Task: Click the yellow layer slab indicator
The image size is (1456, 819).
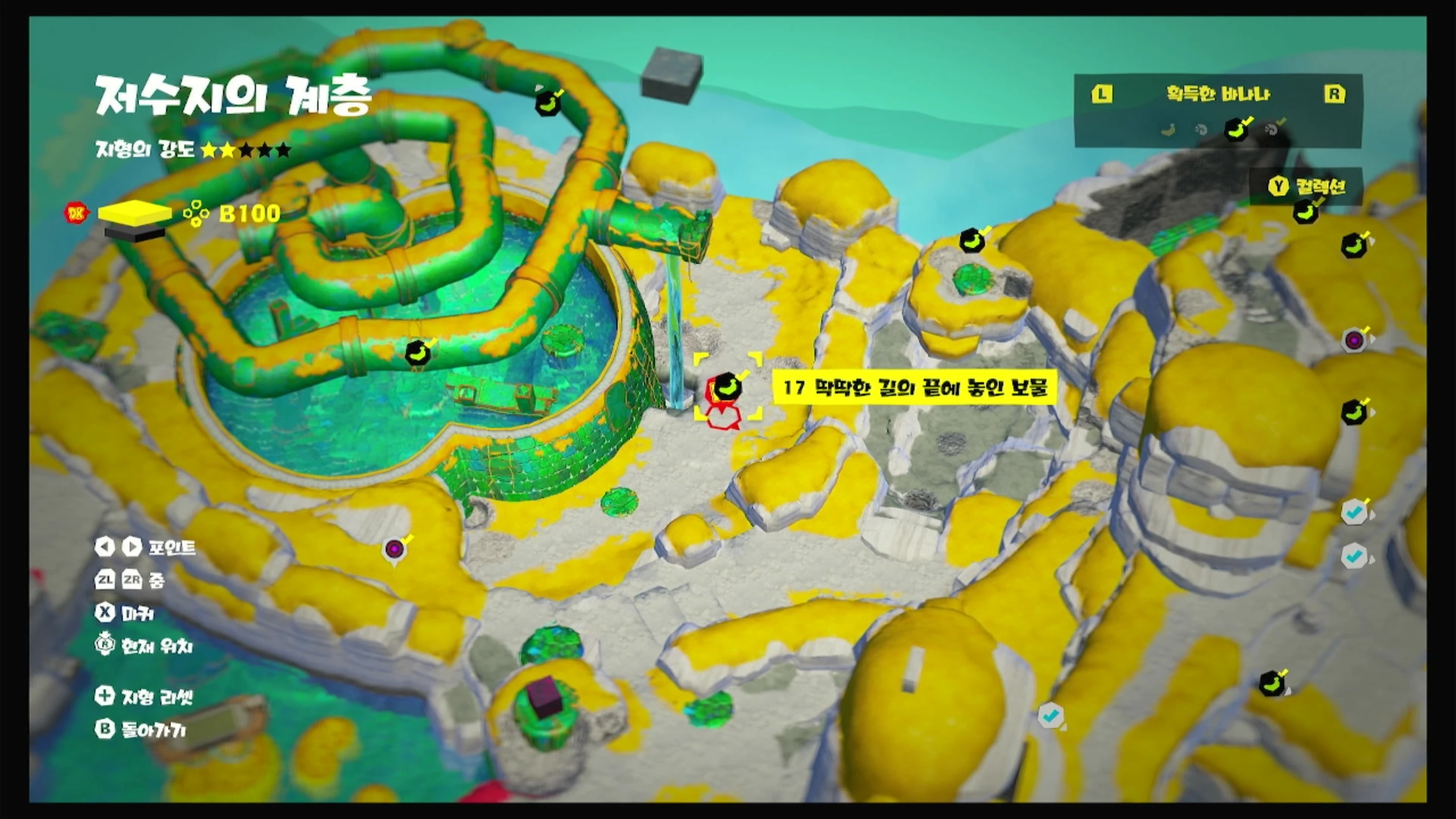Action: pos(134,213)
